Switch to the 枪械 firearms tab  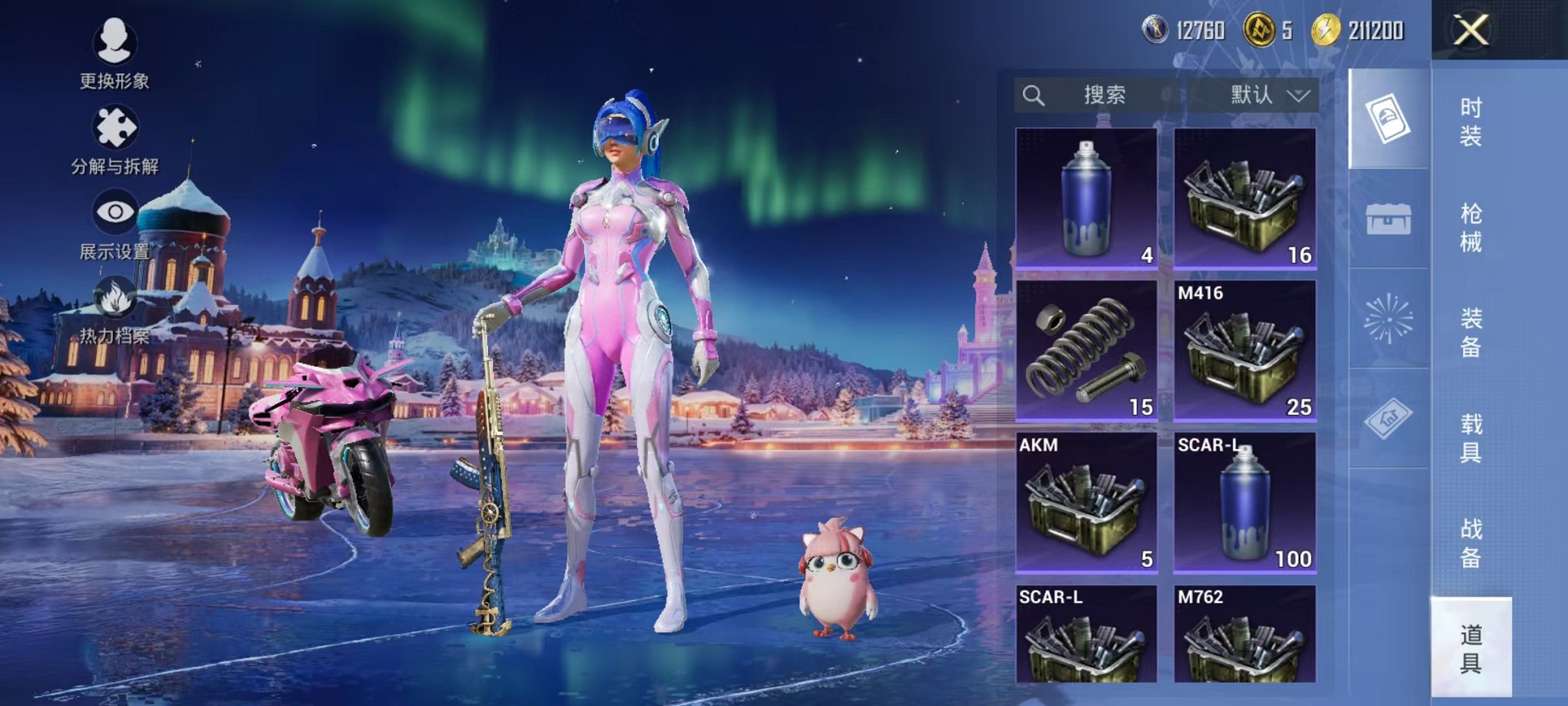[1470, 228]
